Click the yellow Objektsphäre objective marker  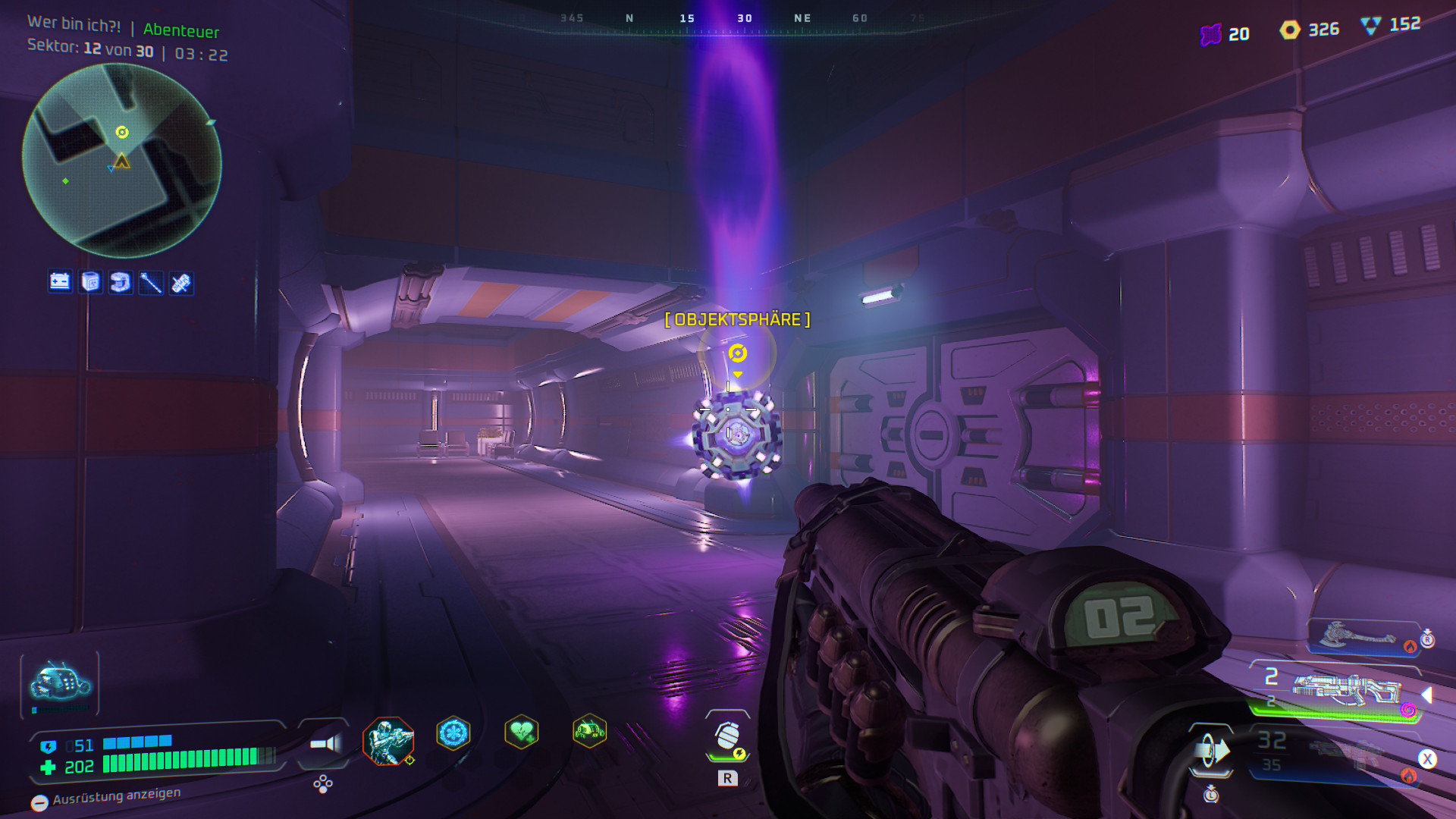tap(737, 353)
